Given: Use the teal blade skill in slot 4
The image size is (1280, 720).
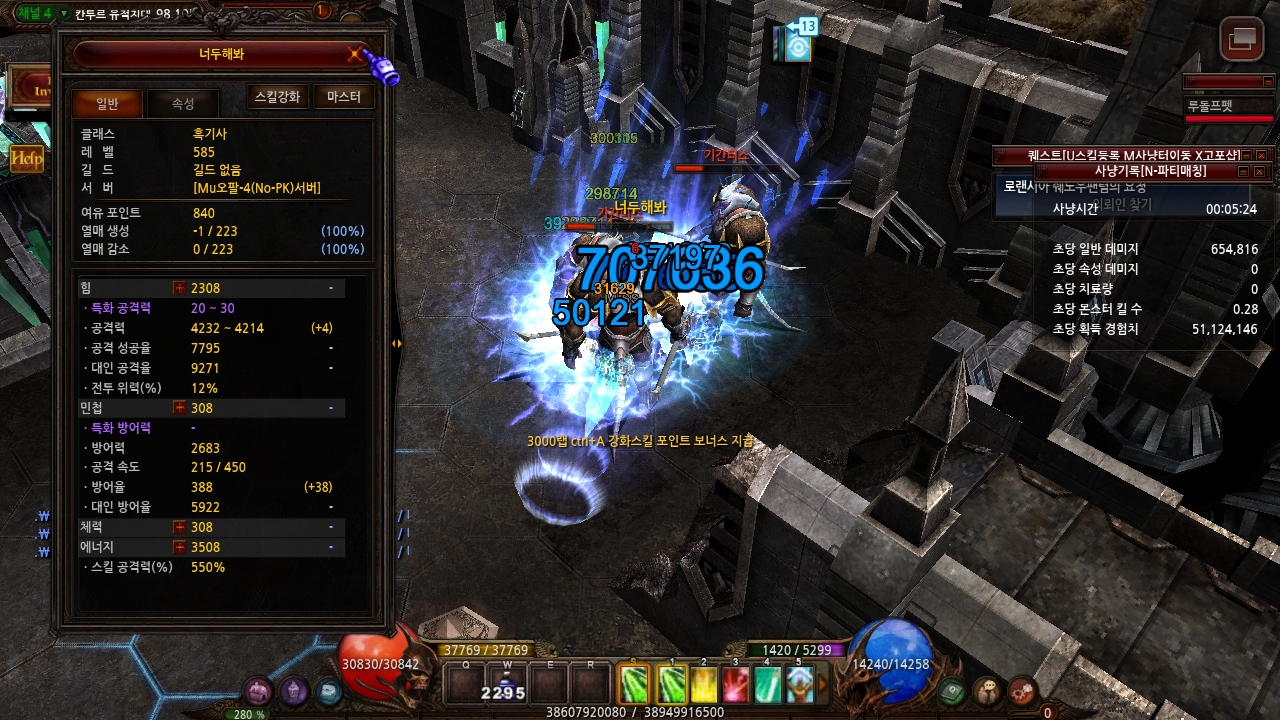Looking at the screenshot, I should (767, 684).
